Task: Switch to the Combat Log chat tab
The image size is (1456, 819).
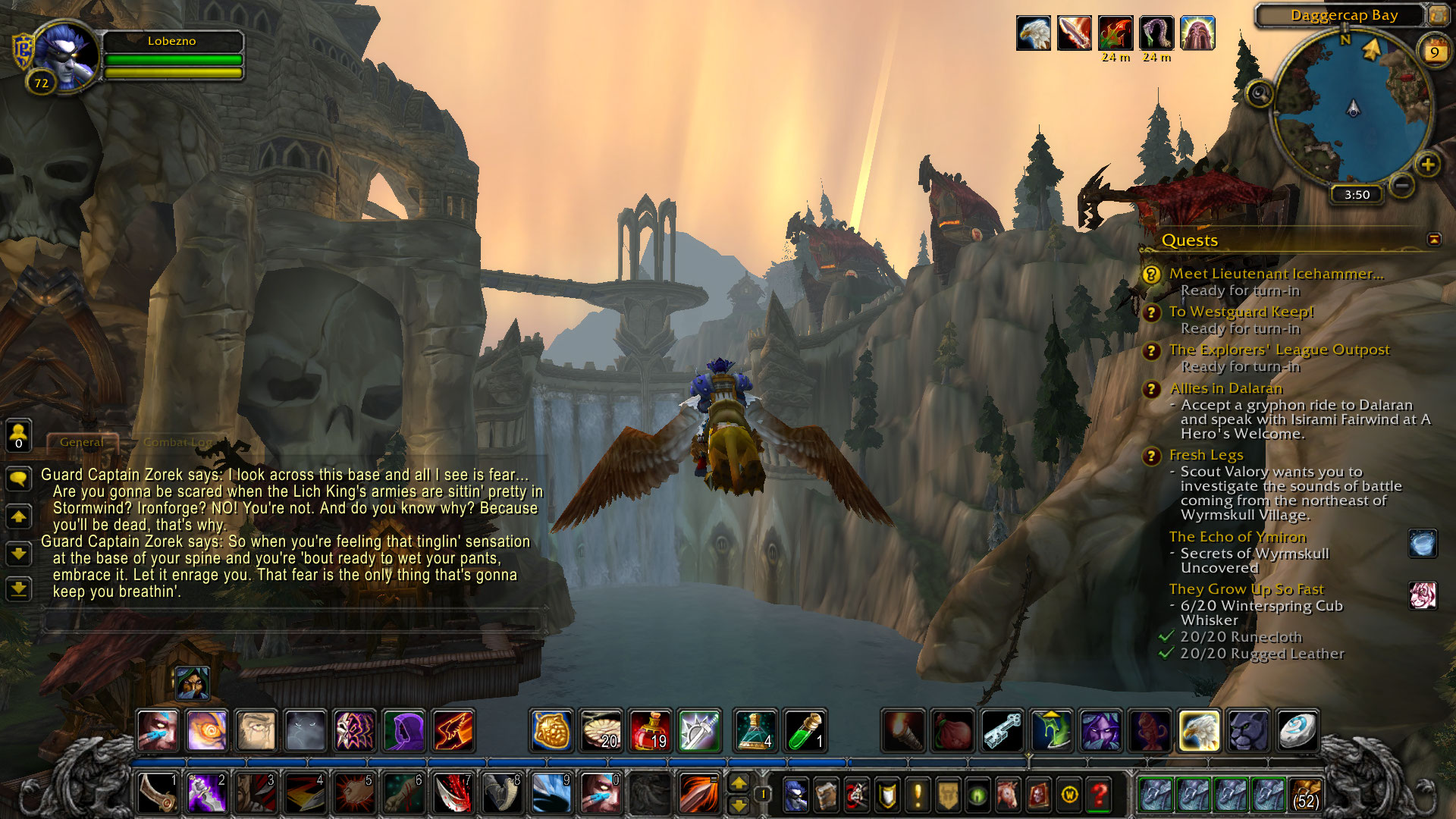Action: coord(178,442)
